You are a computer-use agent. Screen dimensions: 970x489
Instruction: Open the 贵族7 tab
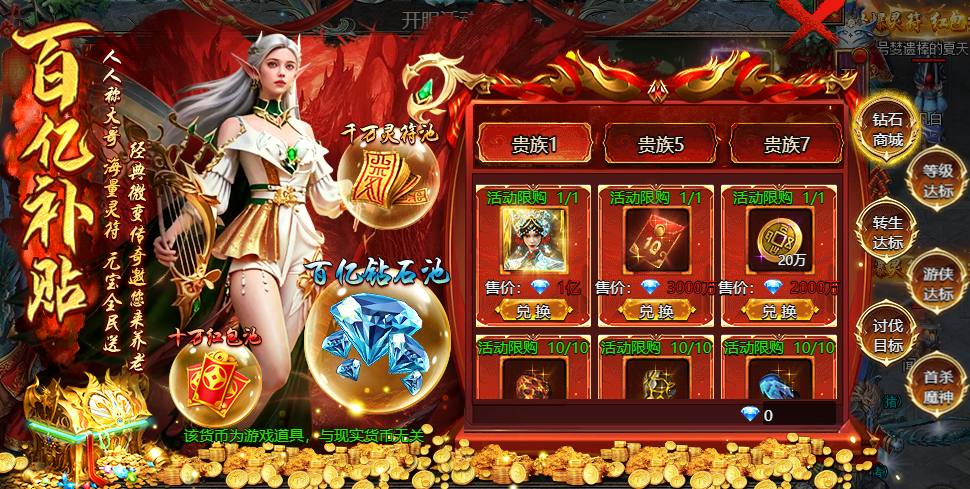pyautogui.click(x=786, y=145)
